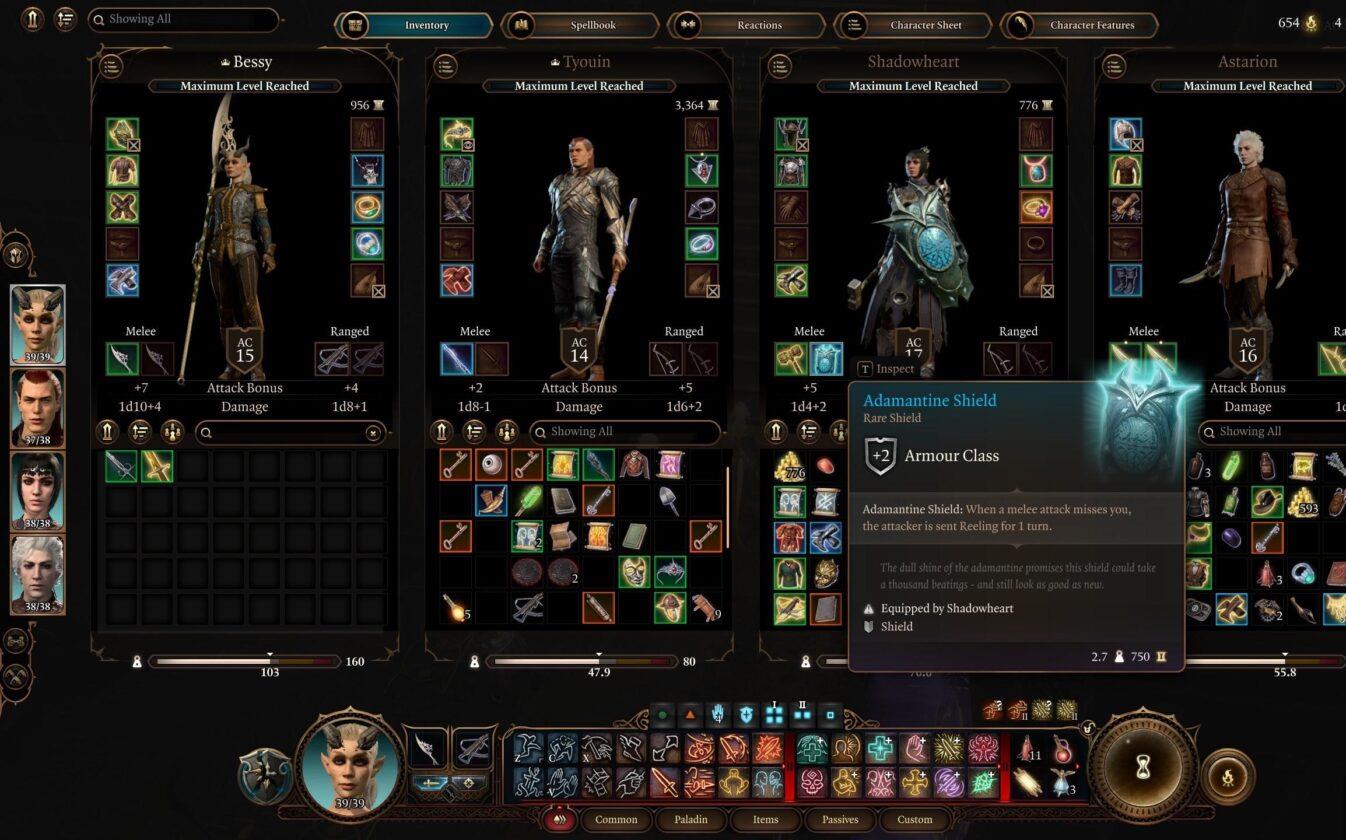Select the red-haired Tyouin party portrait
This screenshot has width=1346, height=840.
click(x=38, y=407)
